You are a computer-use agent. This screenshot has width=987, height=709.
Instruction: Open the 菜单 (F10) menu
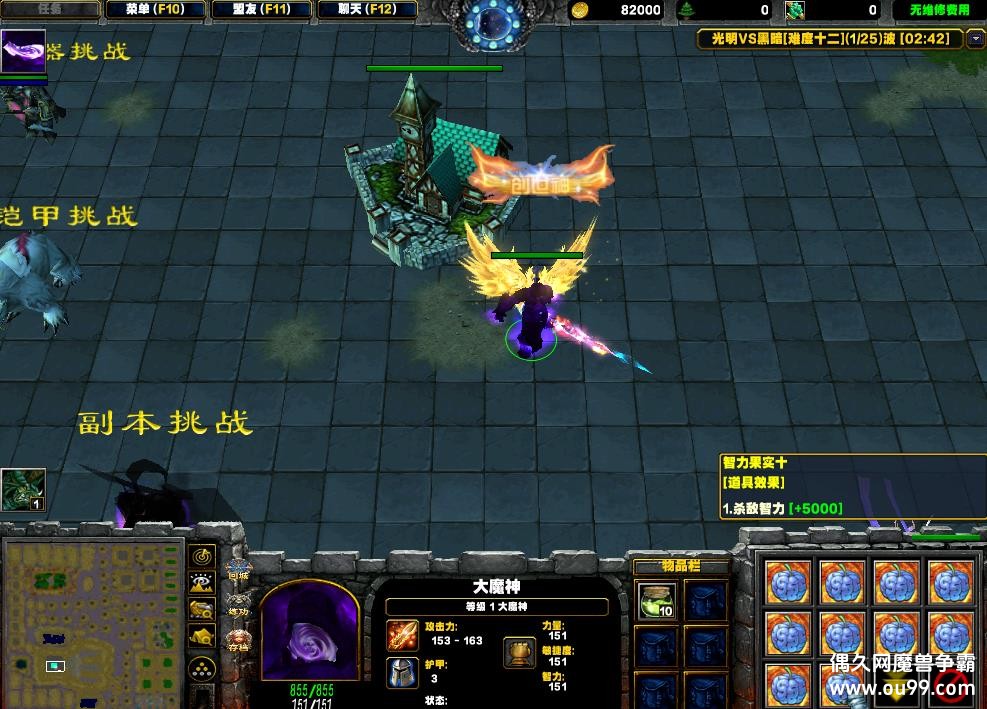(x=155, y=10)
